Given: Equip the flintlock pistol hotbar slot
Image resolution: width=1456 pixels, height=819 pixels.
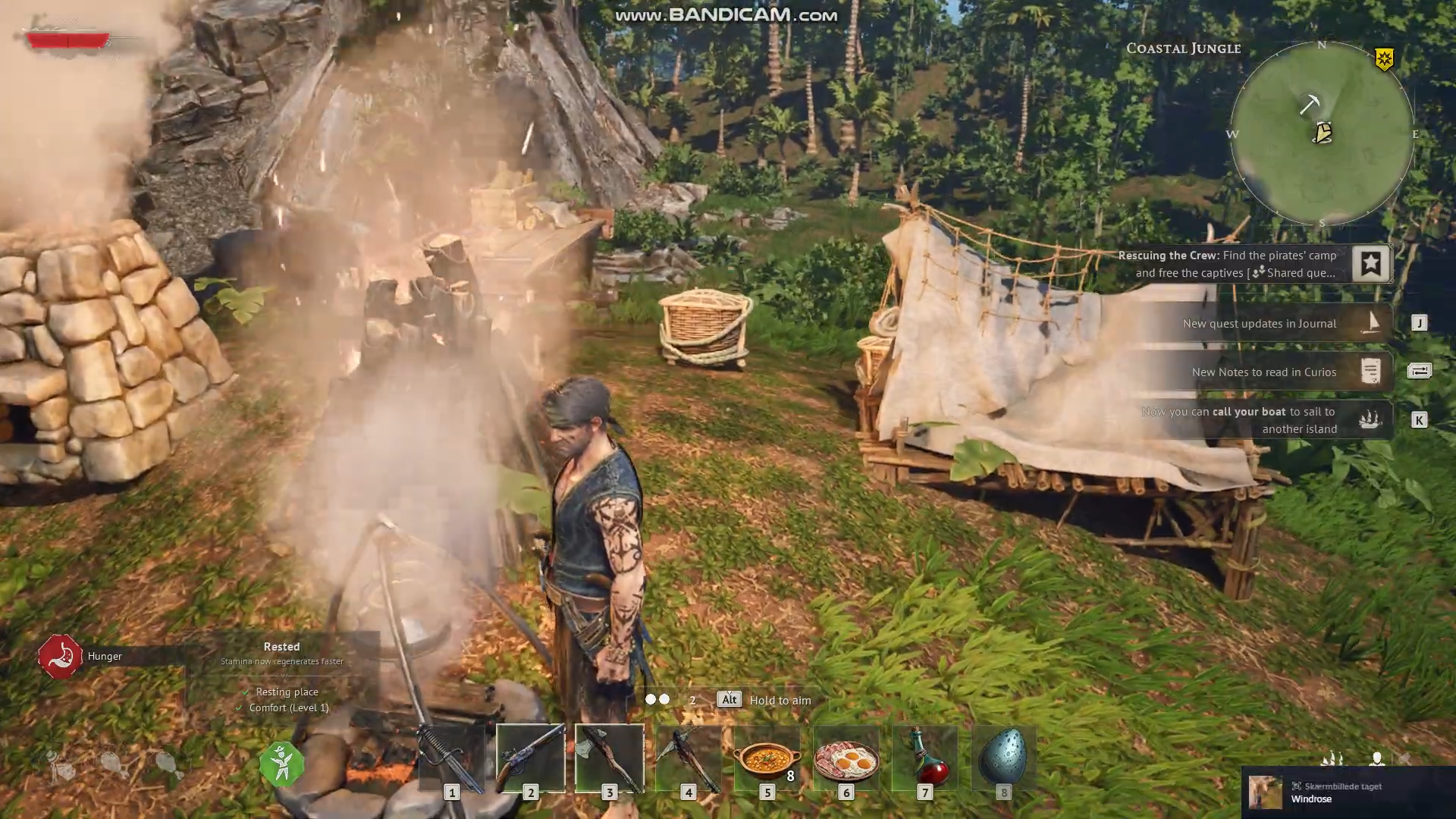Looking at the screenshot, I should tap(530, 758).
